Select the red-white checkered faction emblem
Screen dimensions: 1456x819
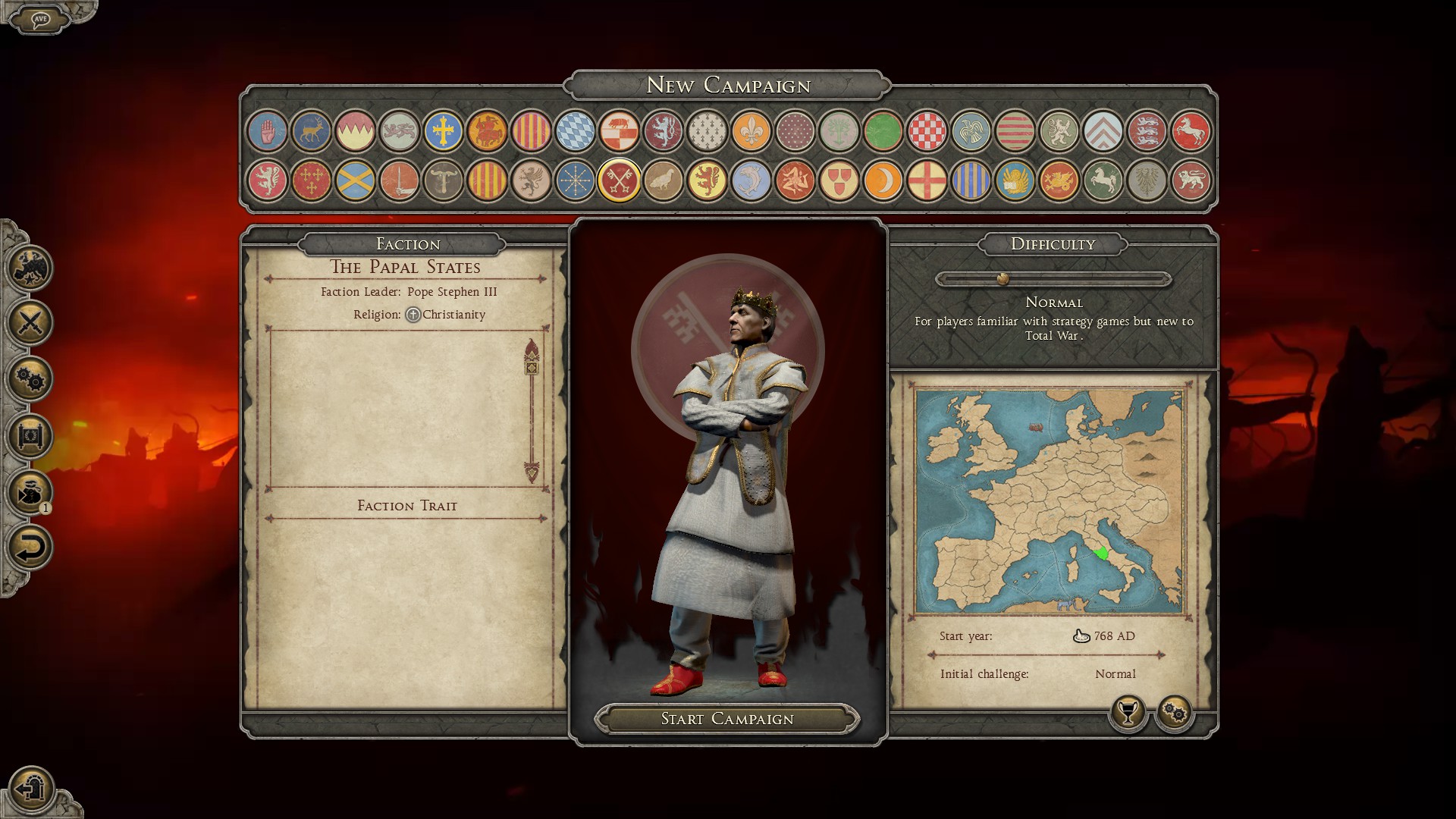point(927,131)
